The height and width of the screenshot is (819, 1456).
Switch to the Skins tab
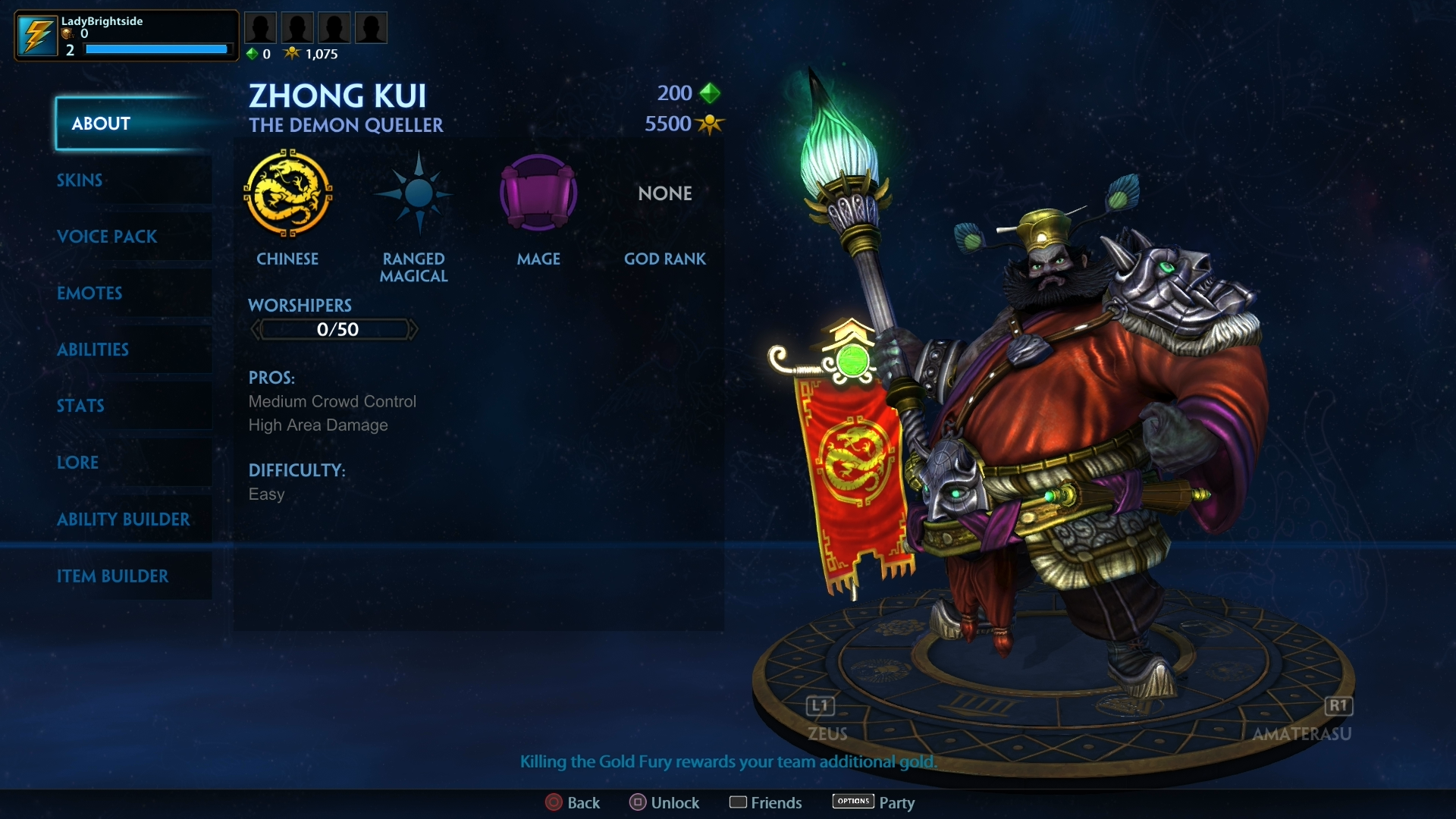(x=79, y=180)
